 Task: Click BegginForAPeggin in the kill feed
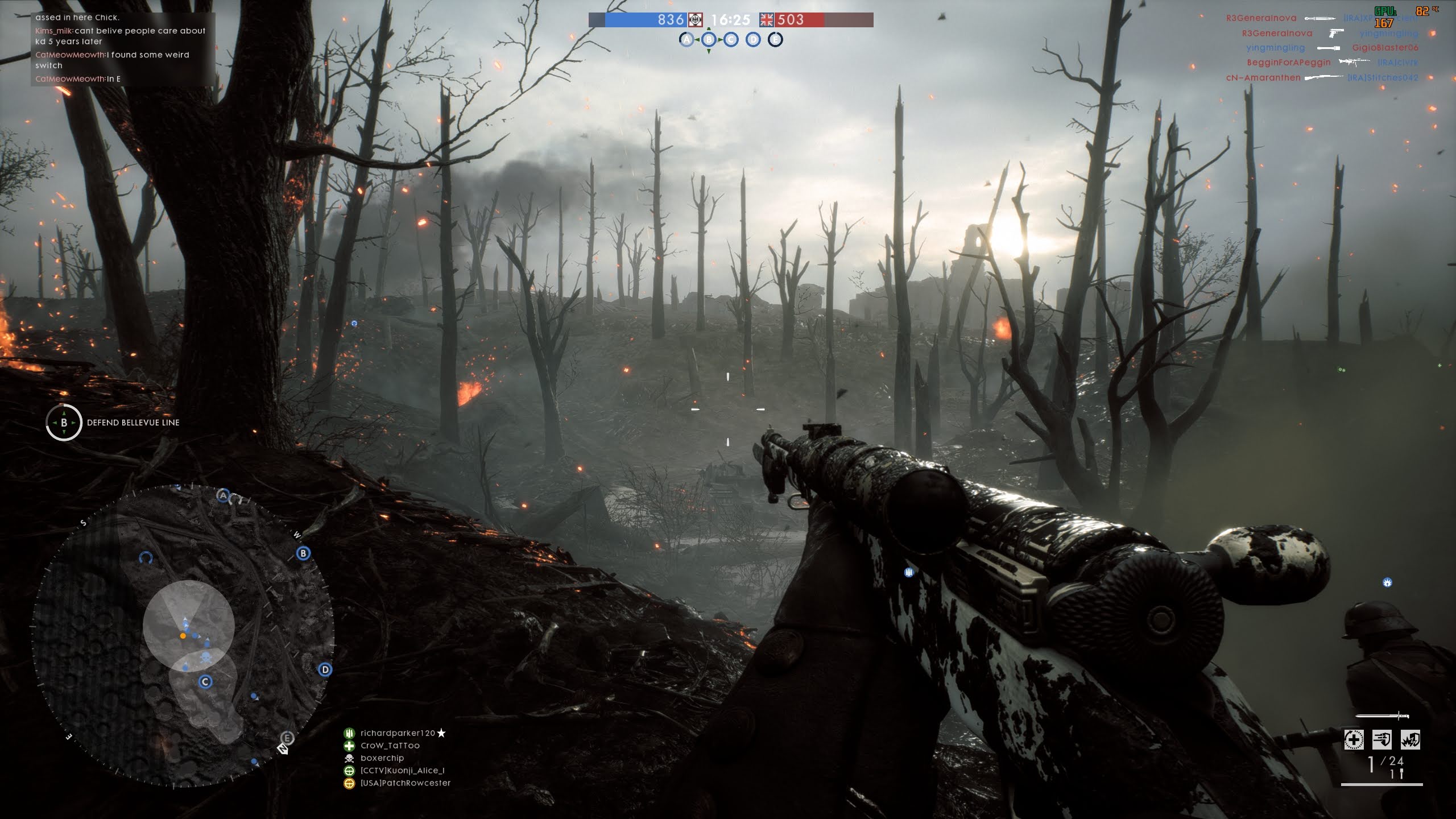[1289, 63]
